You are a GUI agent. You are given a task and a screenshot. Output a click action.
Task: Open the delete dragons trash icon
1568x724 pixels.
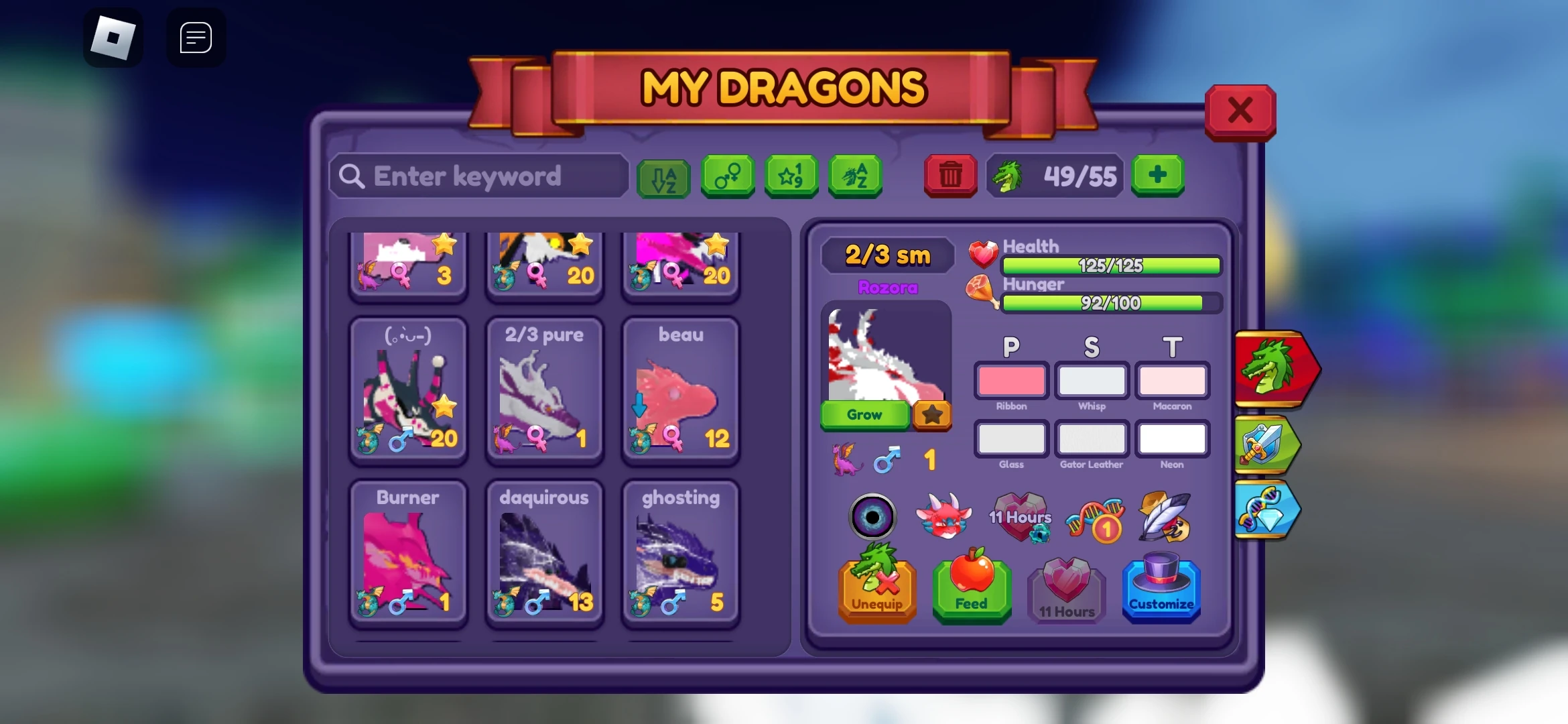click(x=950, y=176)
